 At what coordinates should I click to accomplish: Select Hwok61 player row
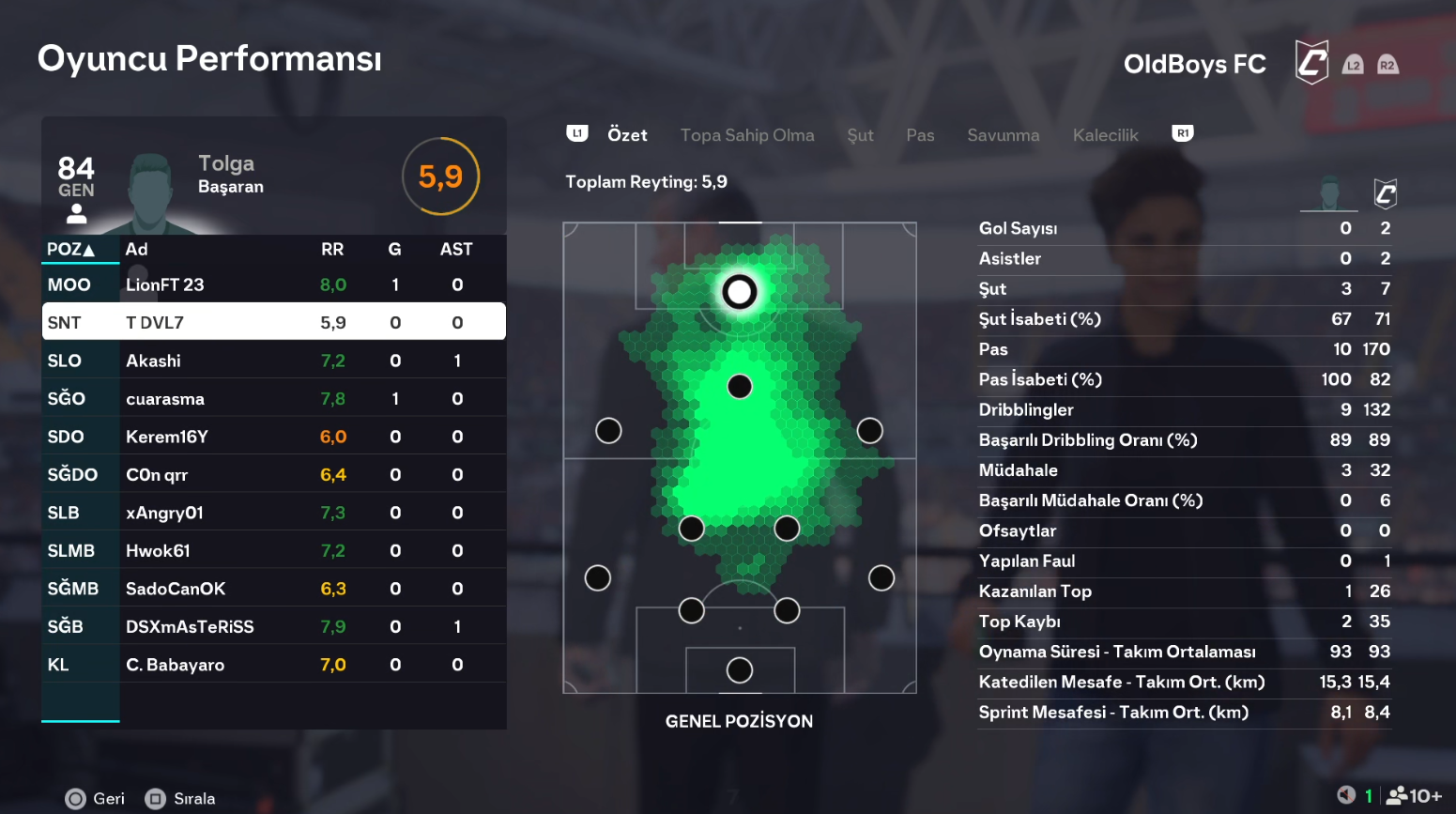[273, 550]
